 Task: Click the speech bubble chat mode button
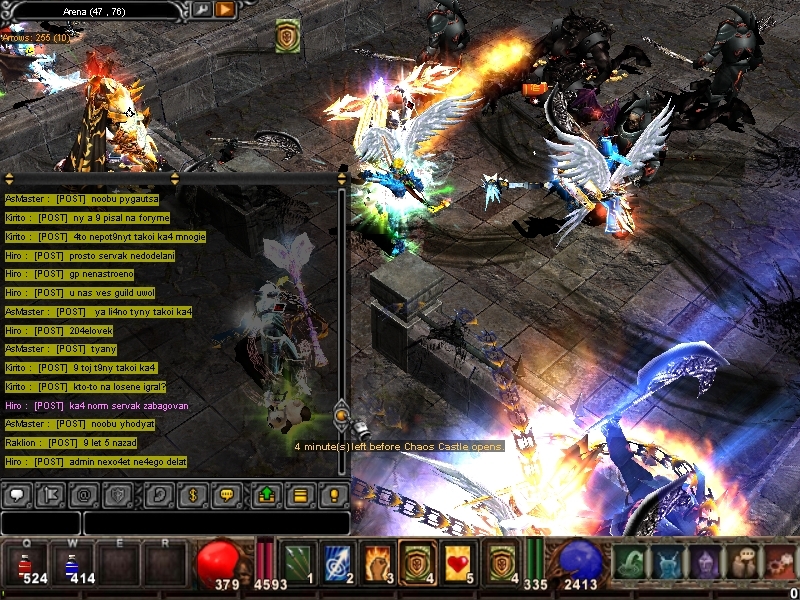pyautogui.click(x=16, y=494)
